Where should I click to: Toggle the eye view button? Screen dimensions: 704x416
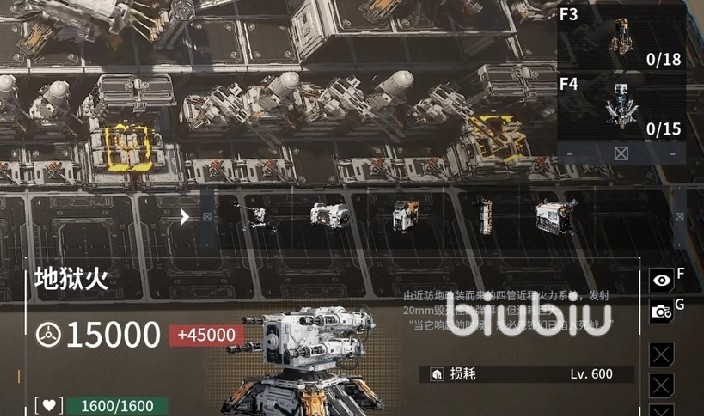[x=661, y=280]
